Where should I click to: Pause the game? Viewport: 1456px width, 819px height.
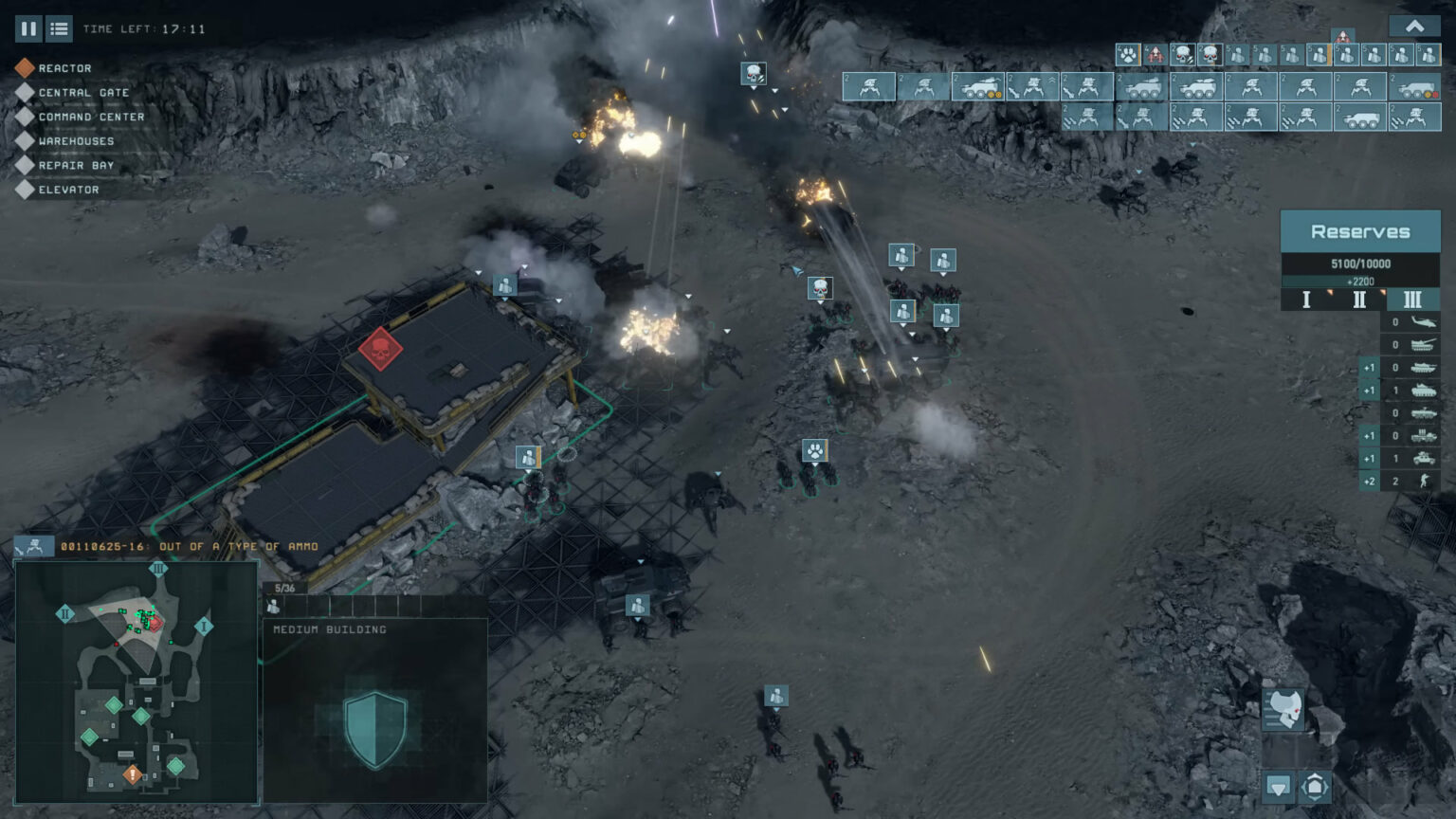click(x=28, y=28)
